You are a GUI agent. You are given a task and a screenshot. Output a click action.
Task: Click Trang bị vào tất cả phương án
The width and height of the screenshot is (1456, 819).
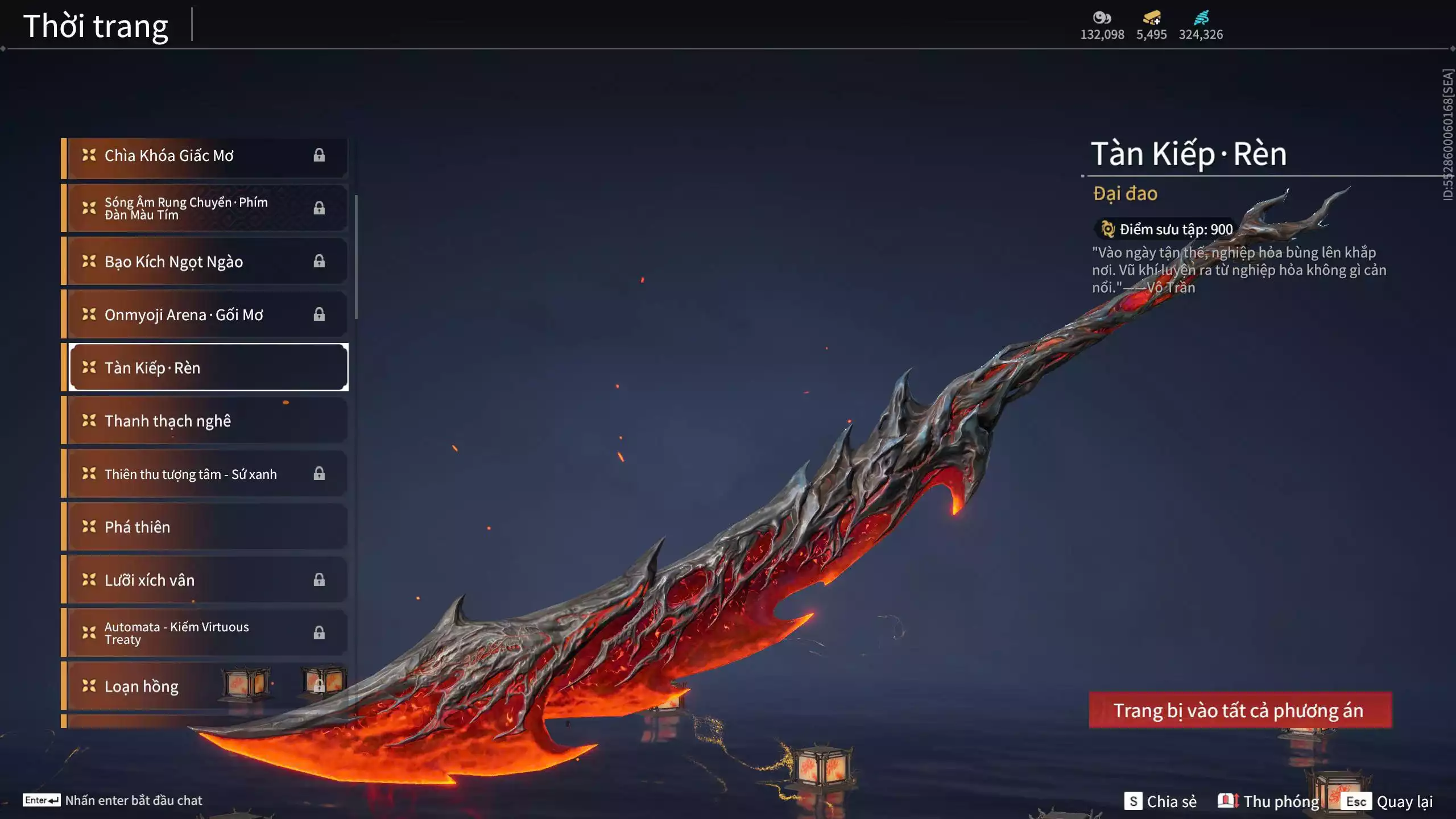[1240, 710]
